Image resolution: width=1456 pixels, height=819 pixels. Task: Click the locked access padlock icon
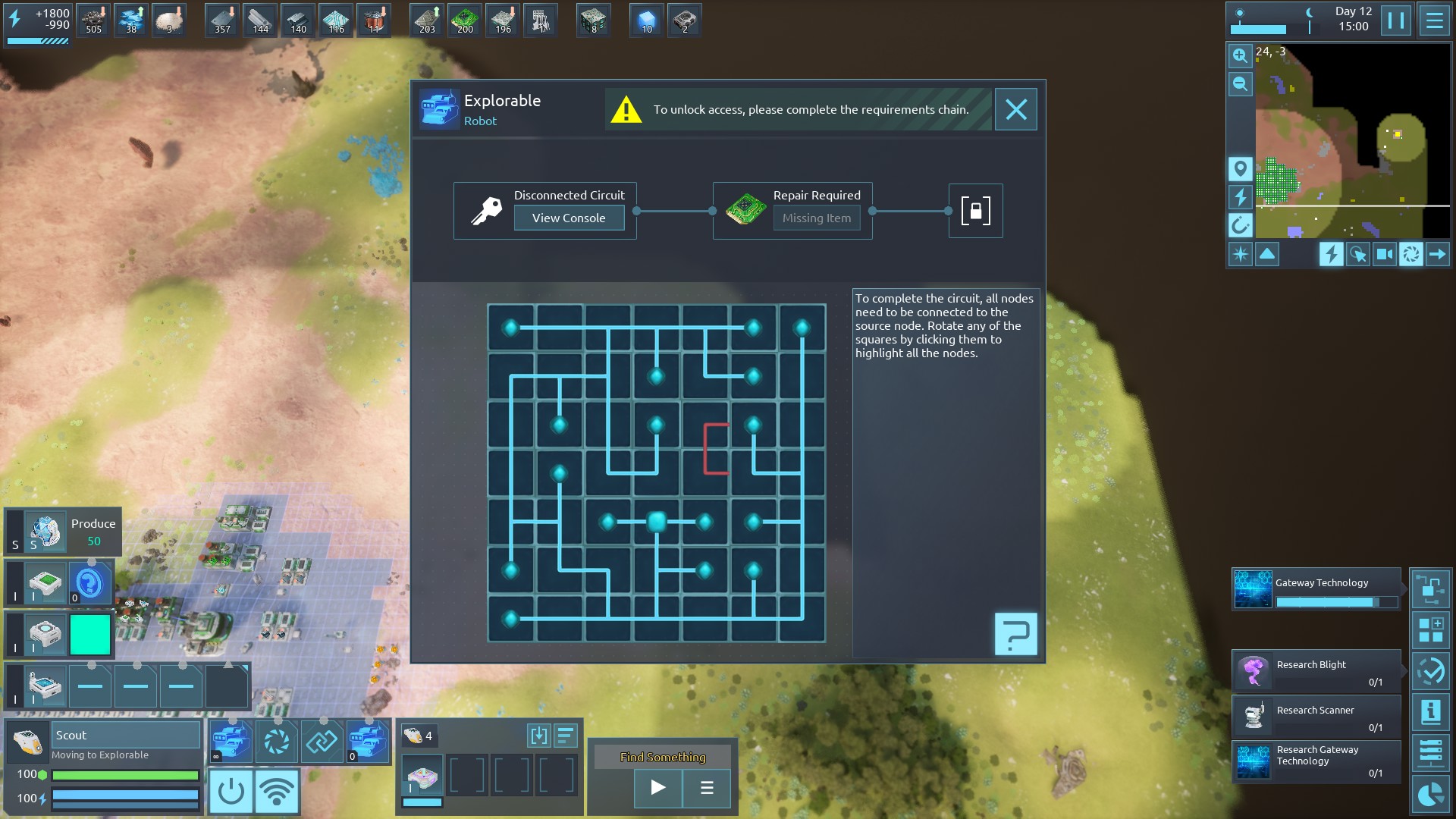coord(975,211)
